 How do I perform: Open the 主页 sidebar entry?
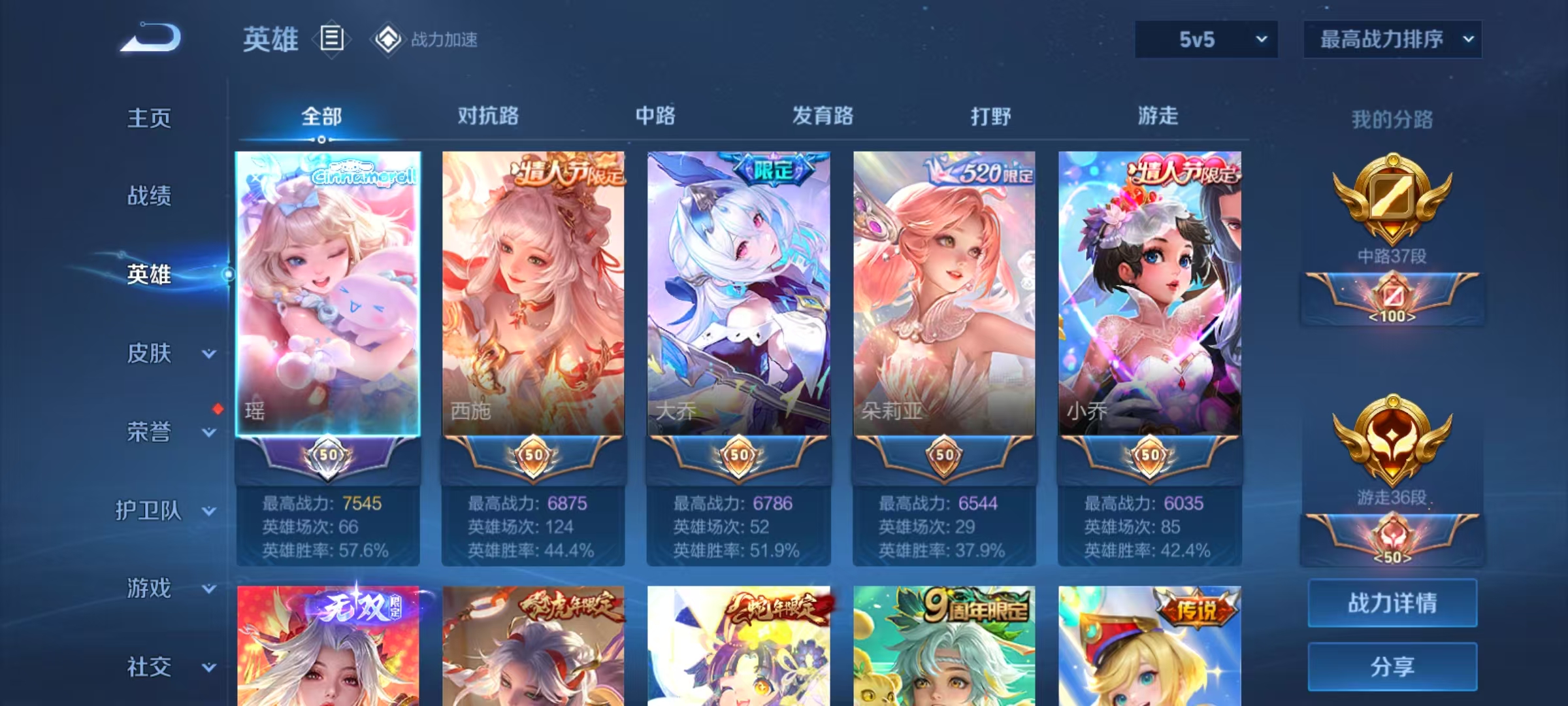pos(149,118)
